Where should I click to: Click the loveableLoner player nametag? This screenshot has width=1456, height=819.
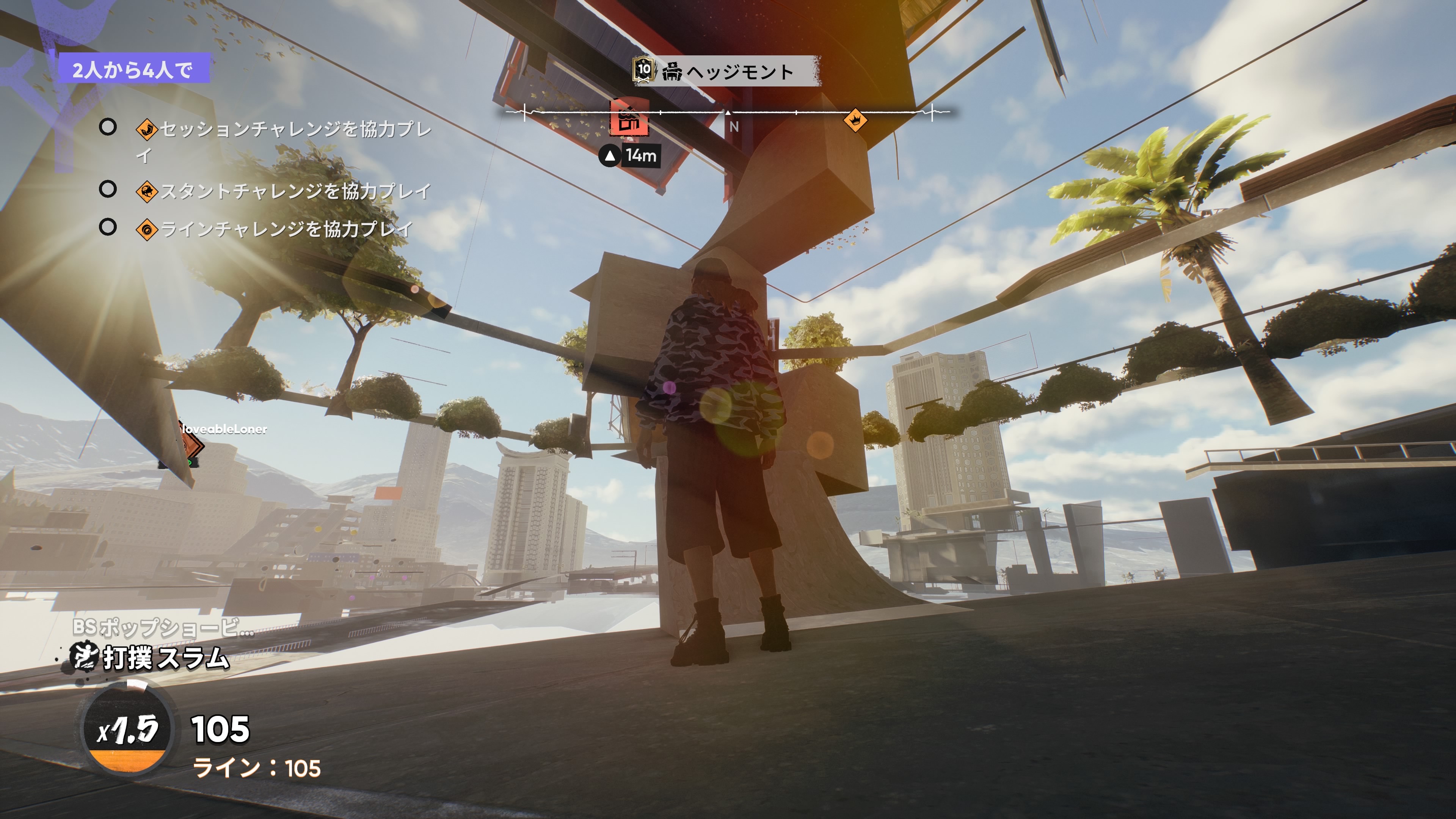224,429
